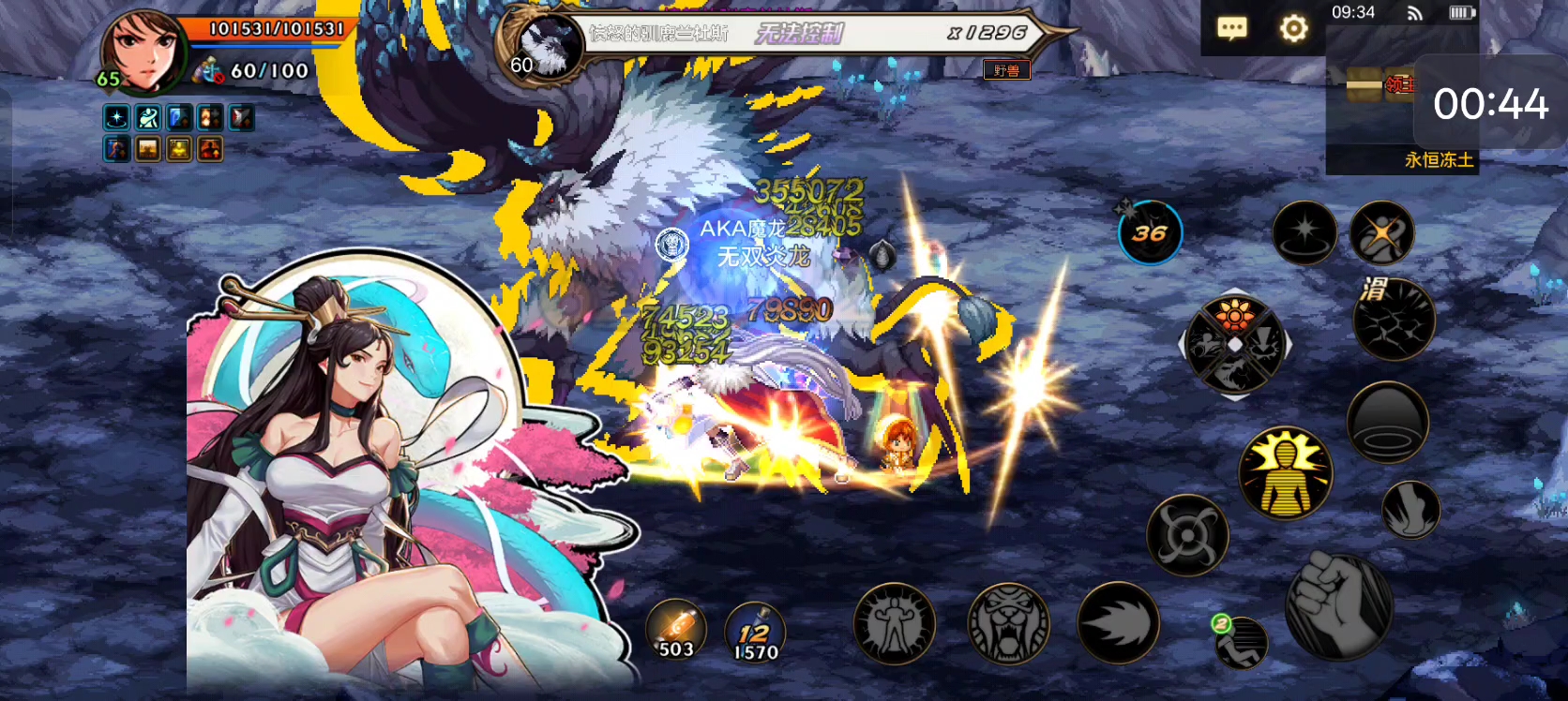Viewport: 1568px width, 701px height.
Task: Activate the ground crack skill
Action: 1394,320
